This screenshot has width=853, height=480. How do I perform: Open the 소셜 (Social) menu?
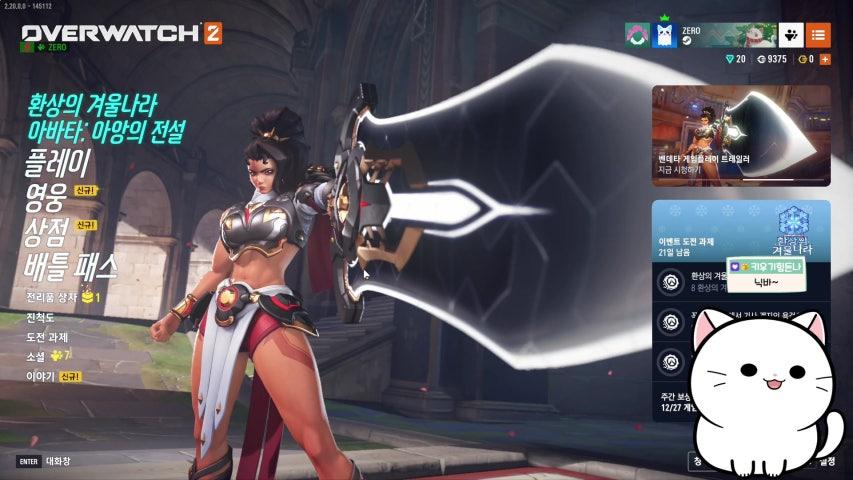coord(36,356)
